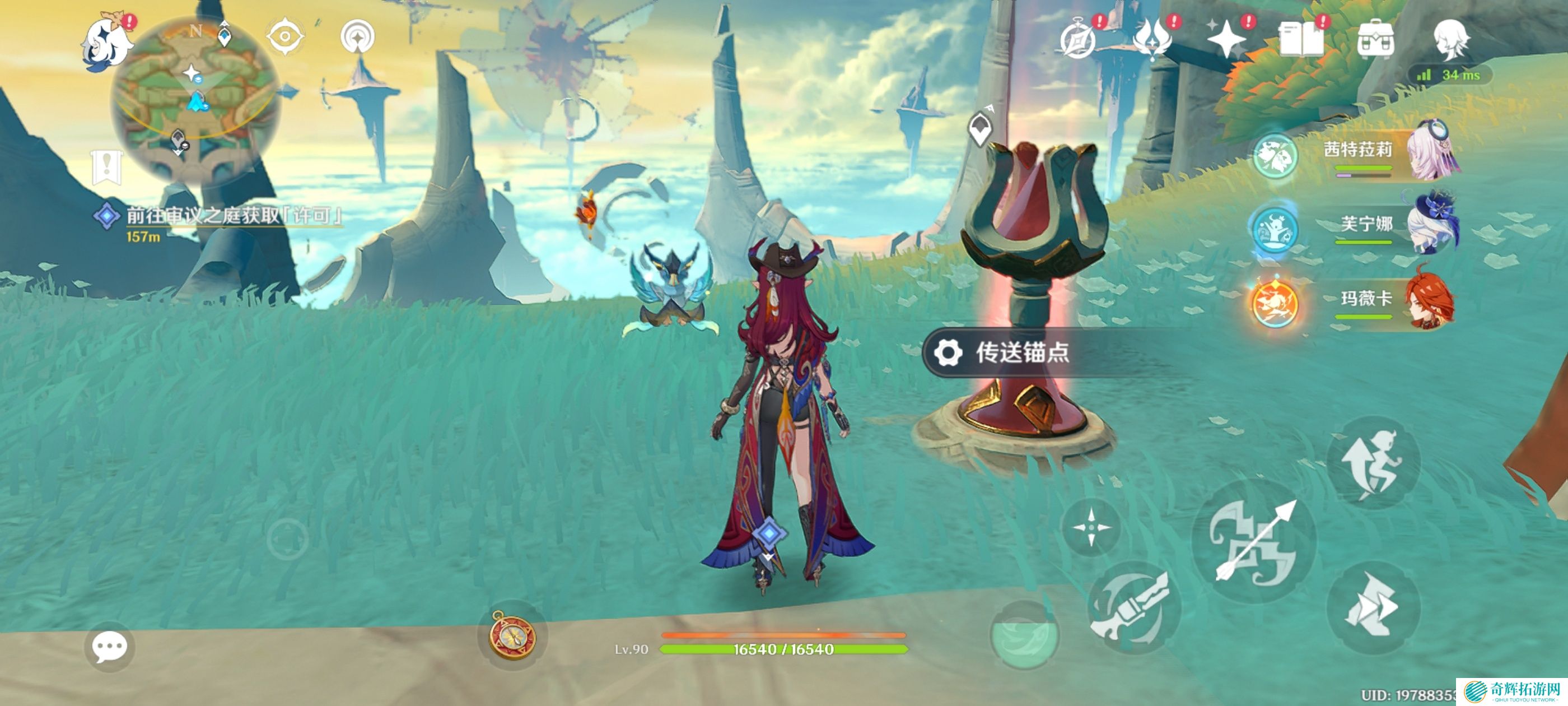Image resolution: width=1568 pixels, height=706 pixels.
Task: Open the chat speech bubble
Action: 110,647
